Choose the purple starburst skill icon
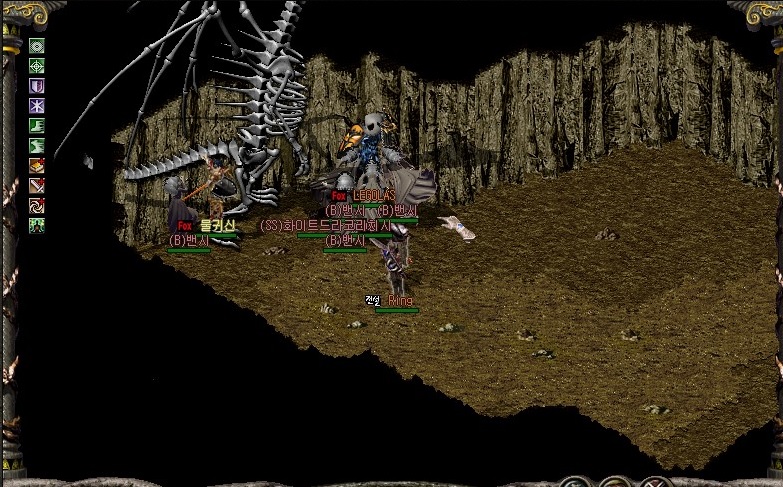 pos(37,106)
